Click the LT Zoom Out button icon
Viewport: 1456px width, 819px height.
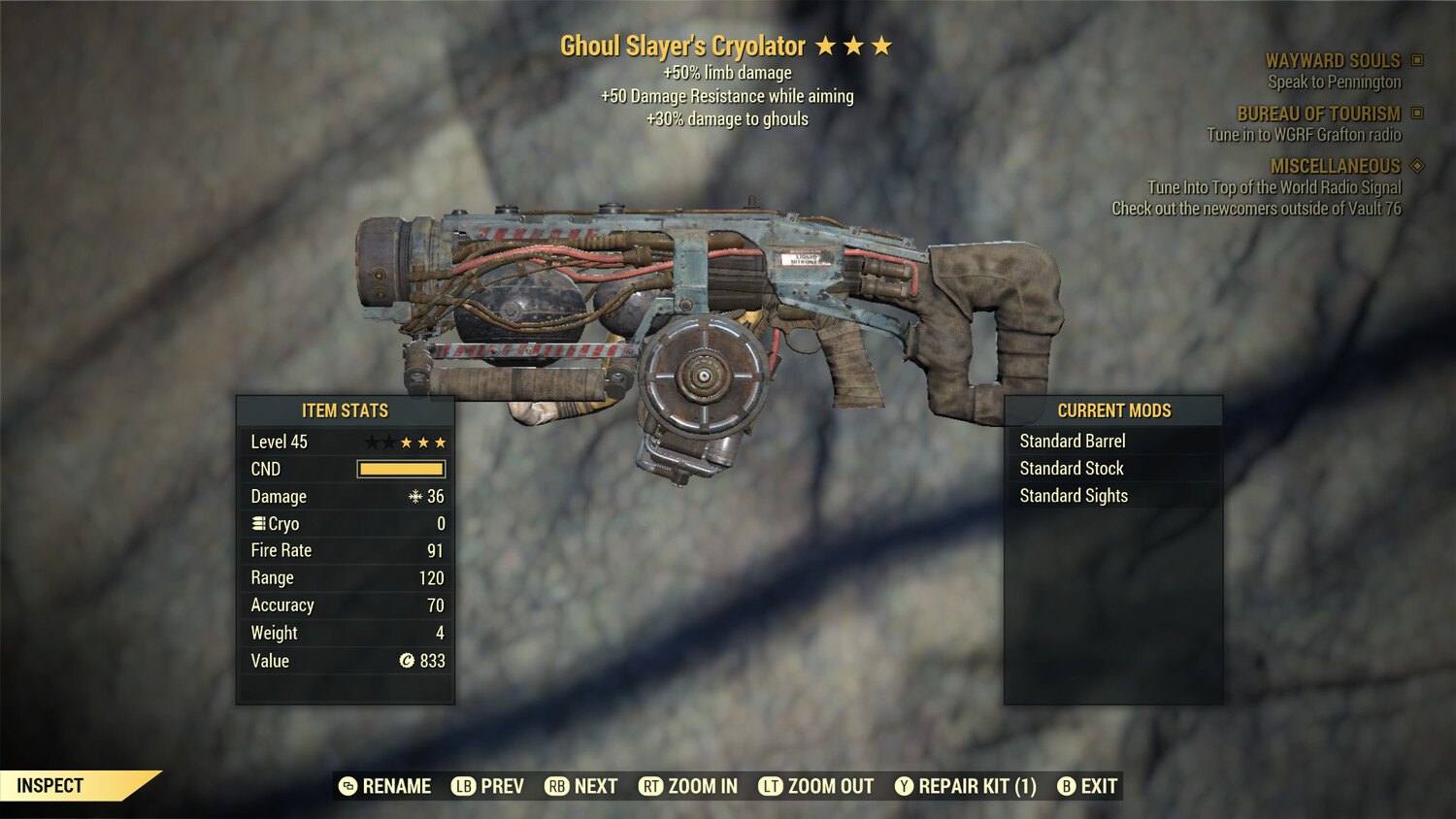(x=772, y=786)
